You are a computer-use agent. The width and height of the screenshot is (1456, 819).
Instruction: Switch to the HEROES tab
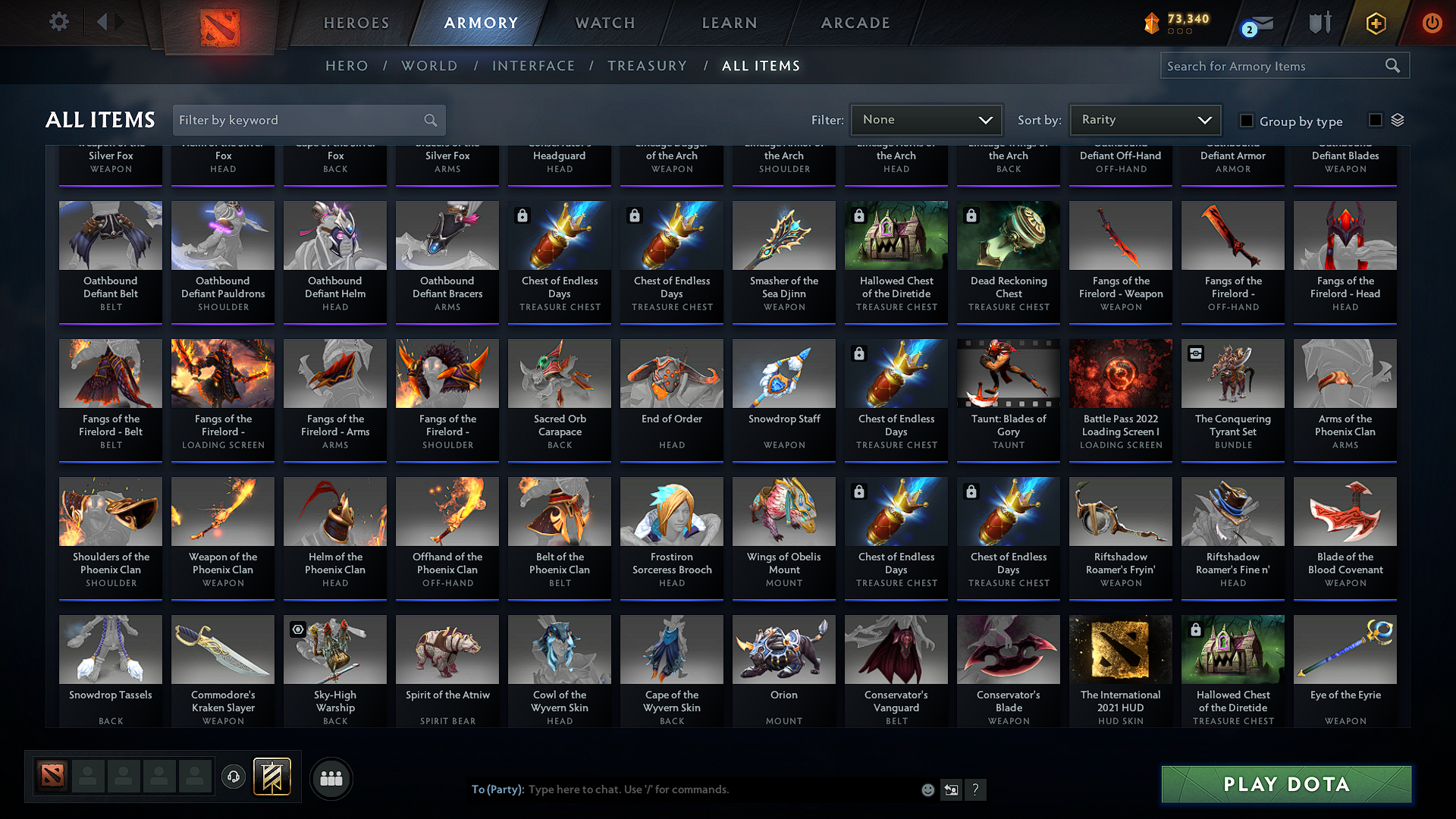pos(355,23)
